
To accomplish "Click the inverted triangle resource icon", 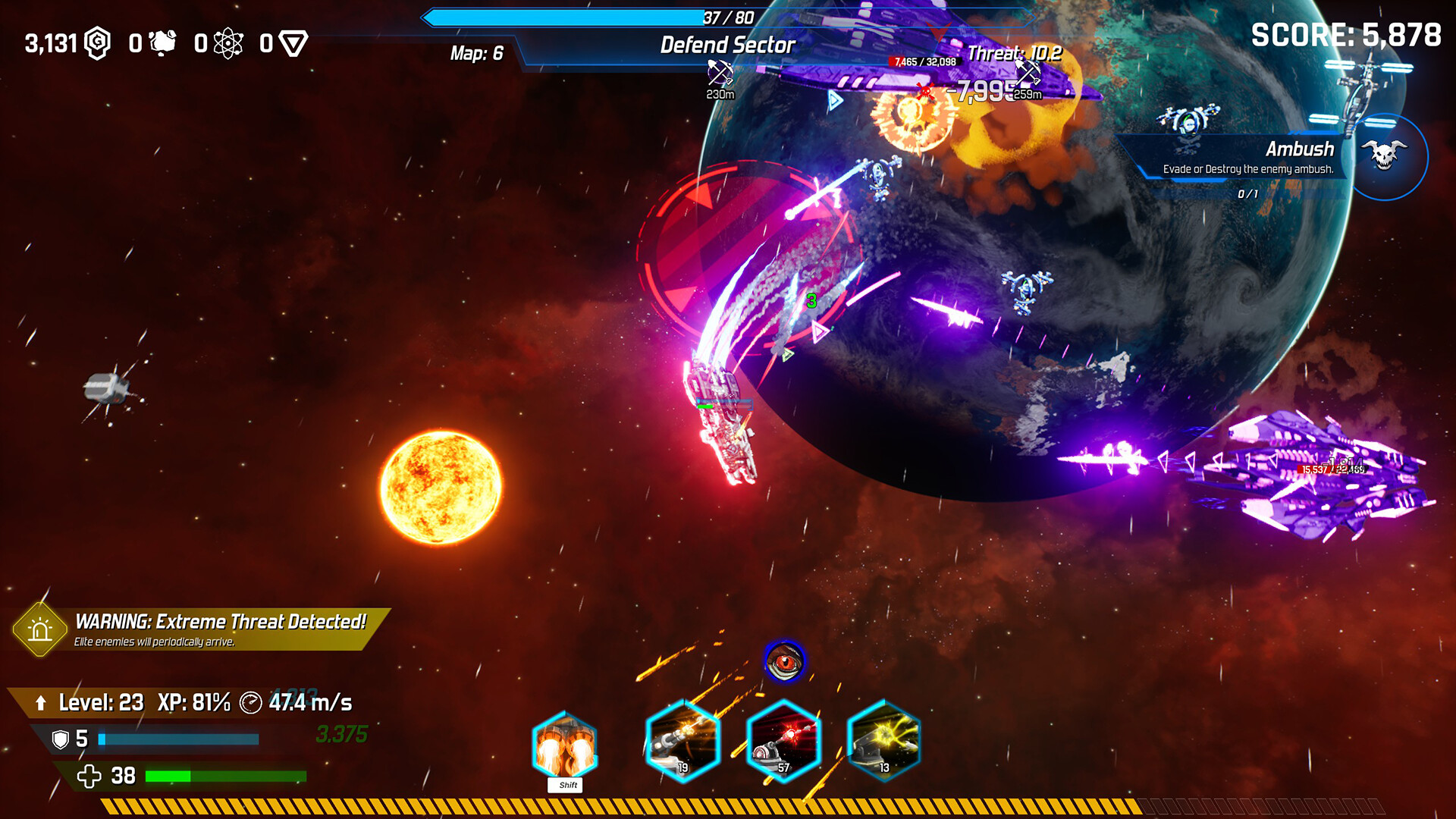I will pyautogui.click(x=293, y=43).
